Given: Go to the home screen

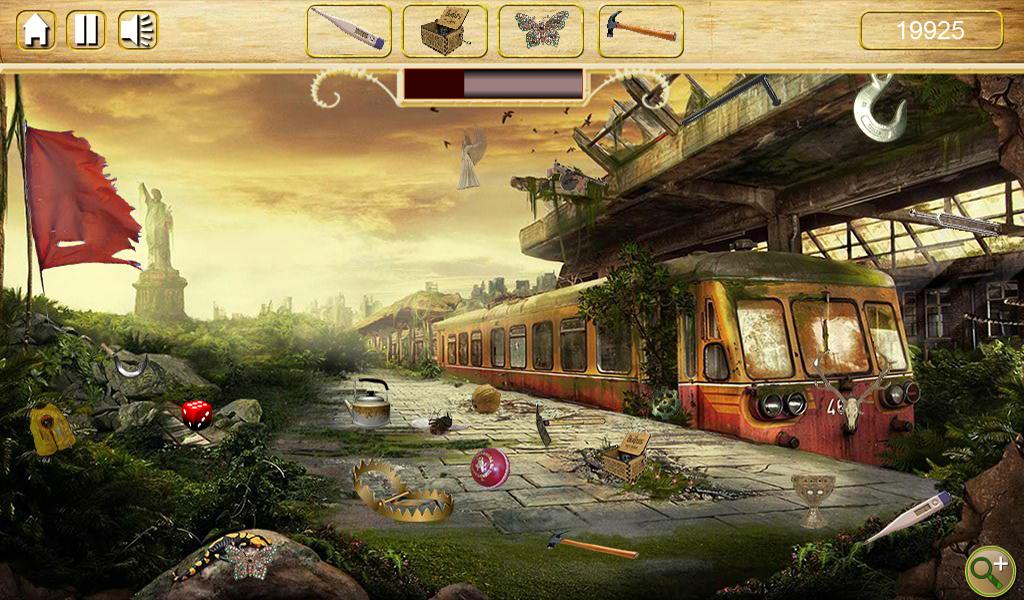Looking at the screenshot, I should tap(36, 30).
